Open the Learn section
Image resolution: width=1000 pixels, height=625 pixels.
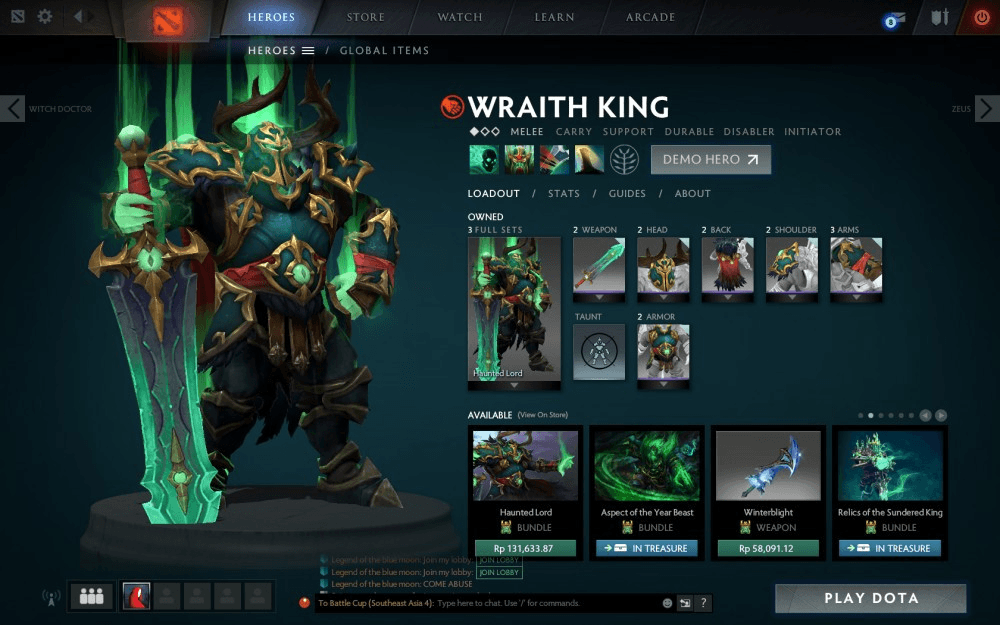(x=554, y=17)
